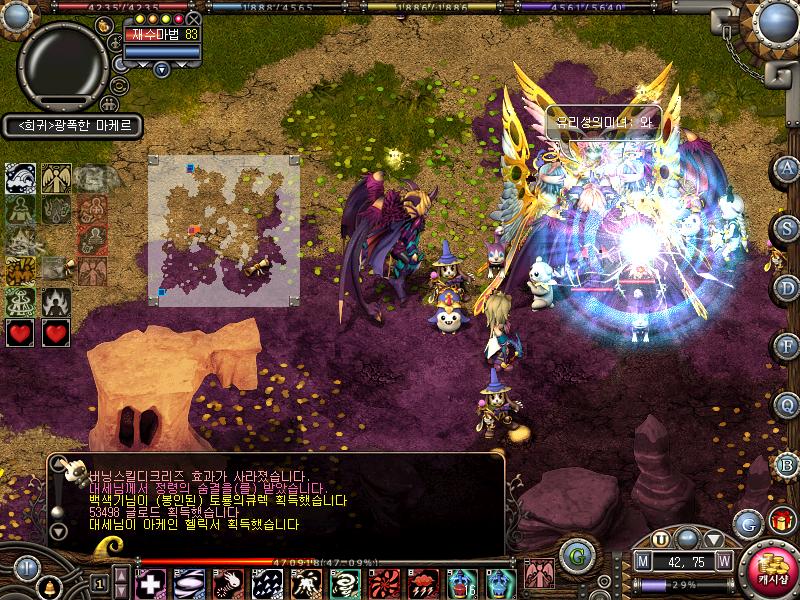The height and width of the screenshot is (600, 800).
Task: Click the round A menu button
Action: [787, 168]
